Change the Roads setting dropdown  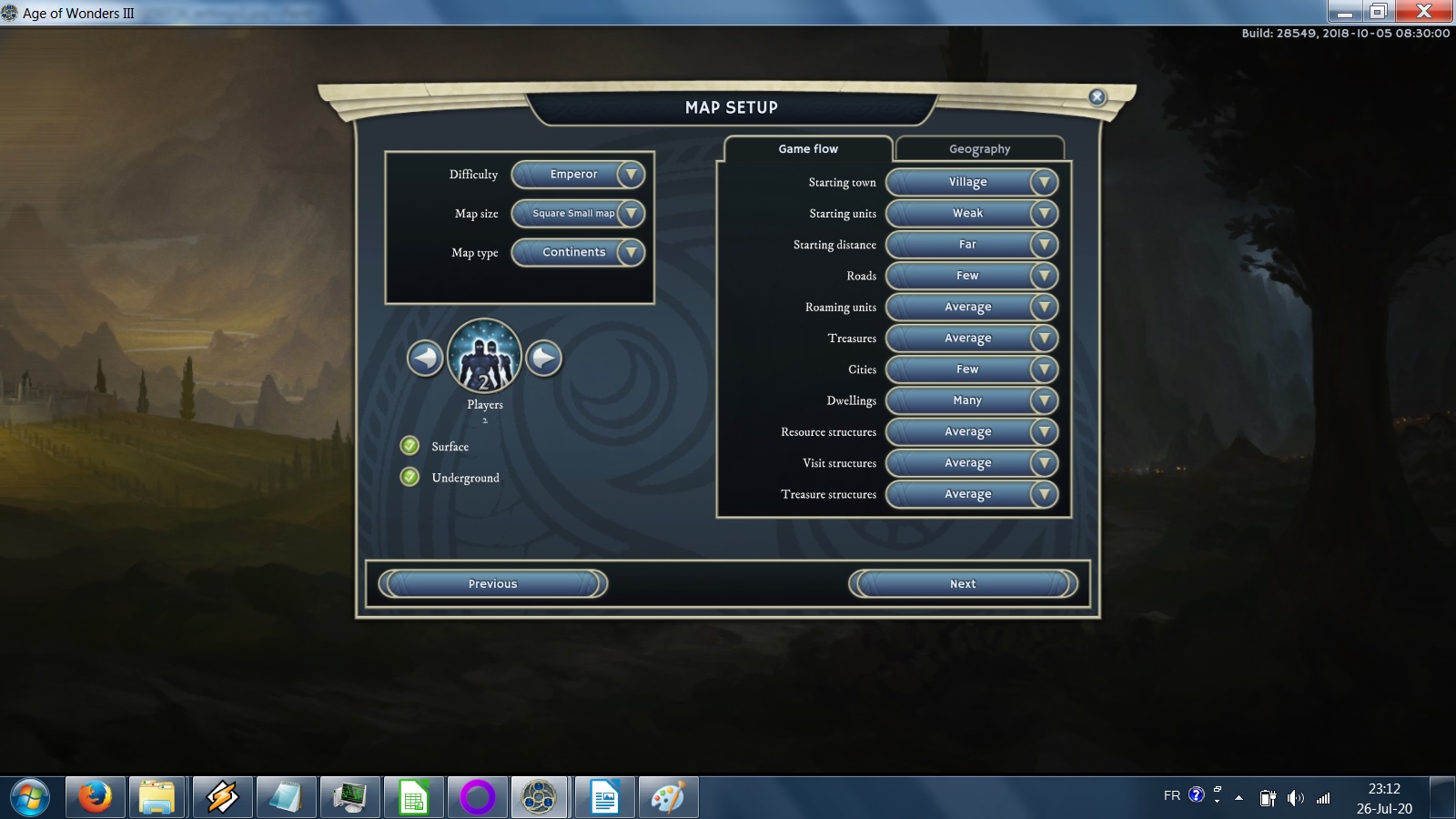972,276
